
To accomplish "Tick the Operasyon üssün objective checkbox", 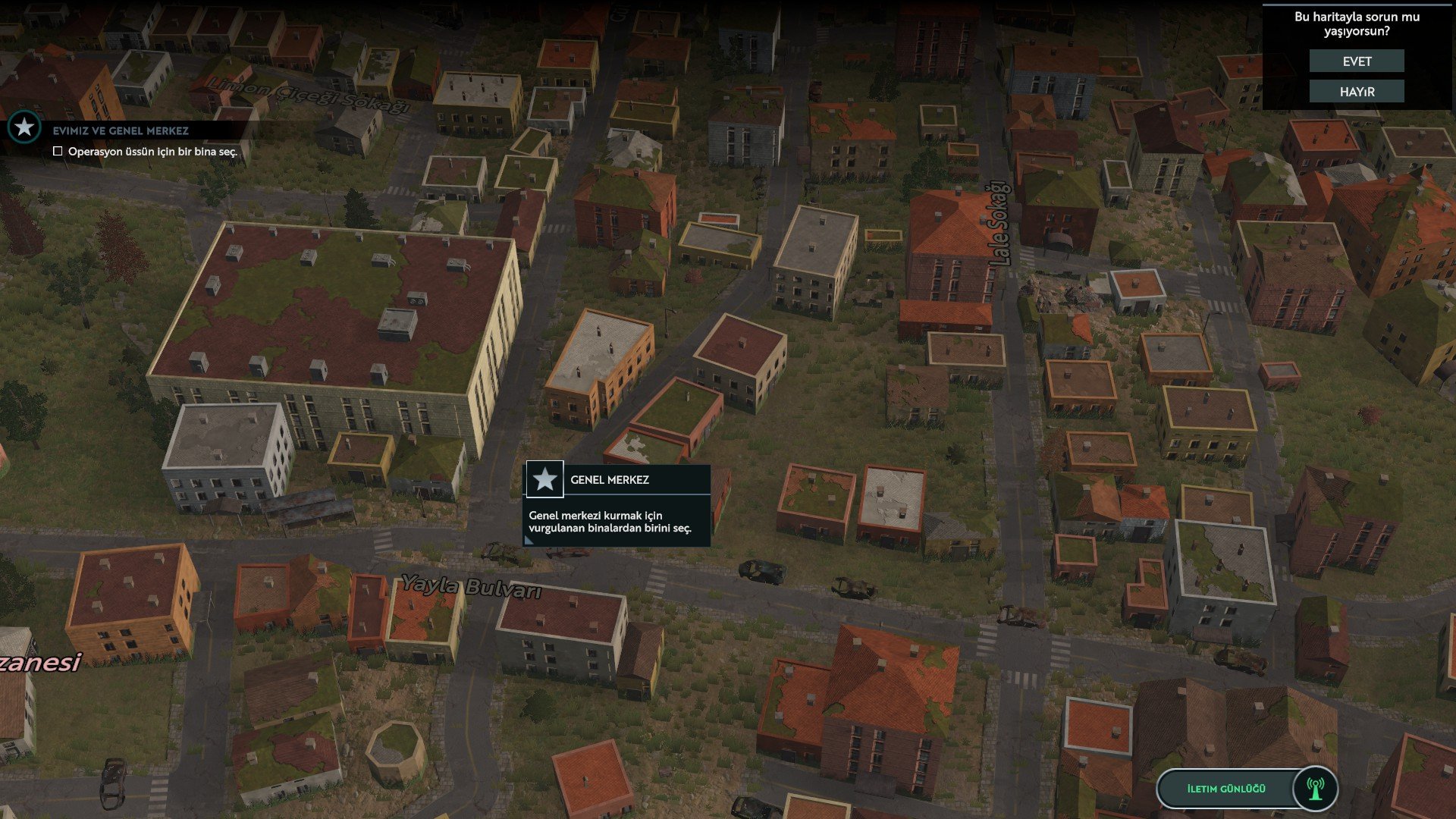I will click(58, 152).
